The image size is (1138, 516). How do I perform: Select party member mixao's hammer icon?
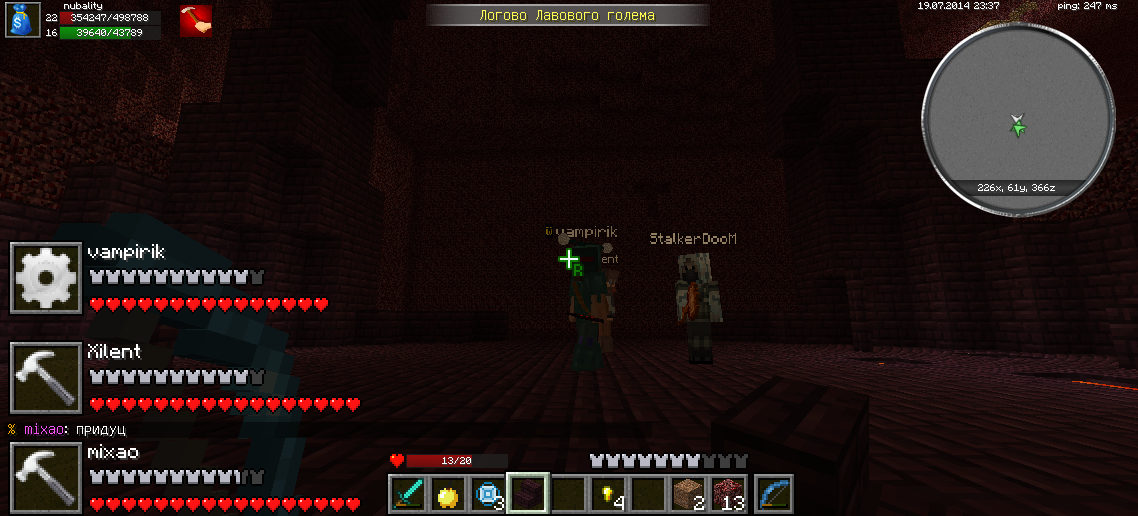[46, 477]
